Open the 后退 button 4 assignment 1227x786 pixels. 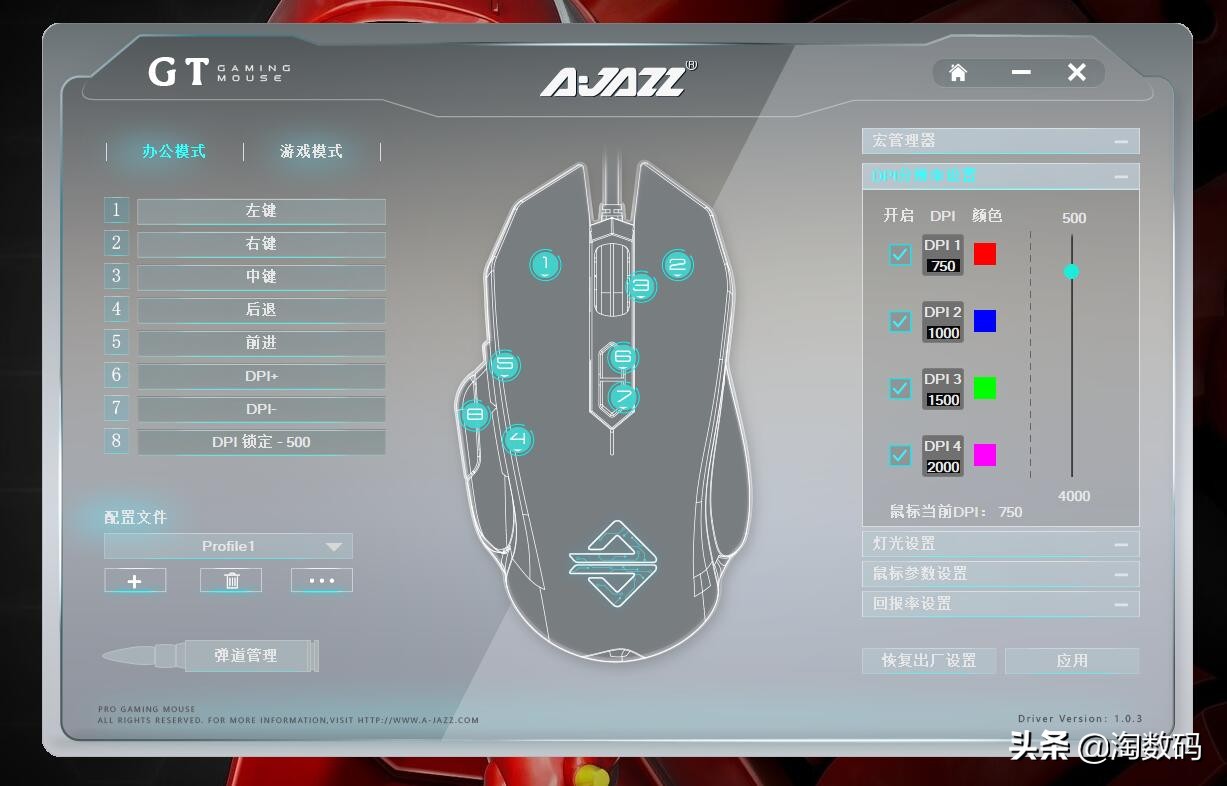point(261,310)
